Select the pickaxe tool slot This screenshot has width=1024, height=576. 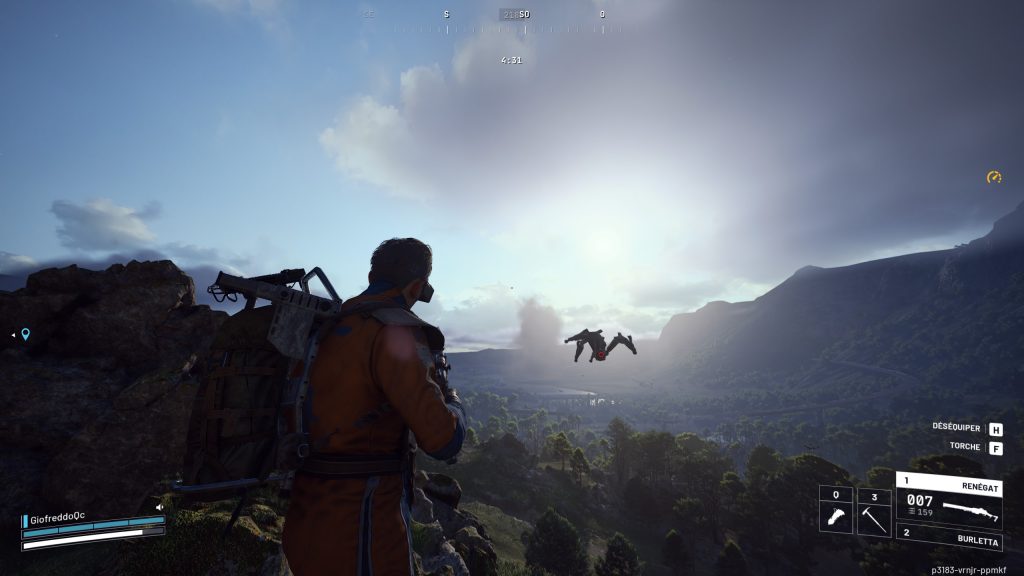(x=874, y=512)
